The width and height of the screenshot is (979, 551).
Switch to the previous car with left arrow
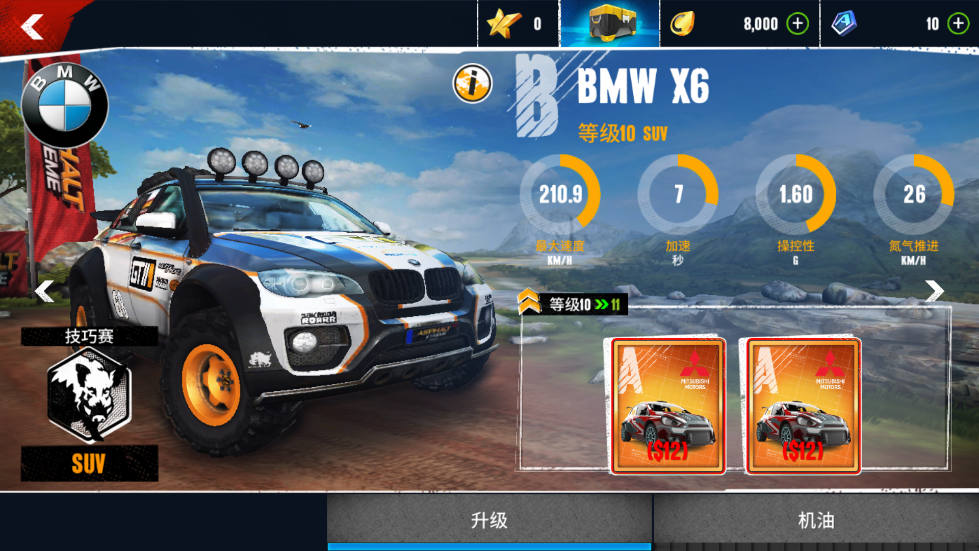[44, 291]
